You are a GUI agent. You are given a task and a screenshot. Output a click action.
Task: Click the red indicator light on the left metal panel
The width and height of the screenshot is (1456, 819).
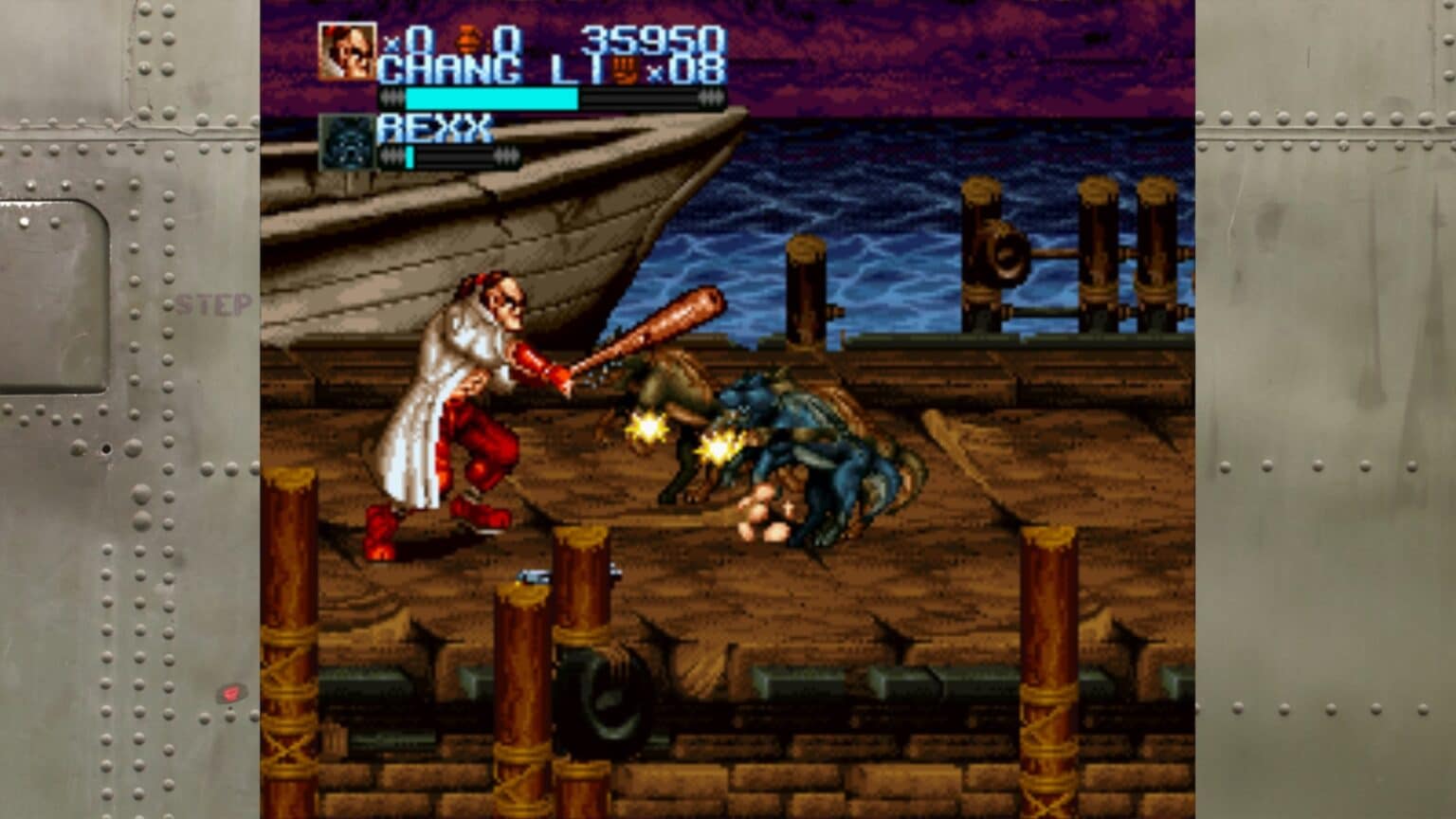click(230, 694)
